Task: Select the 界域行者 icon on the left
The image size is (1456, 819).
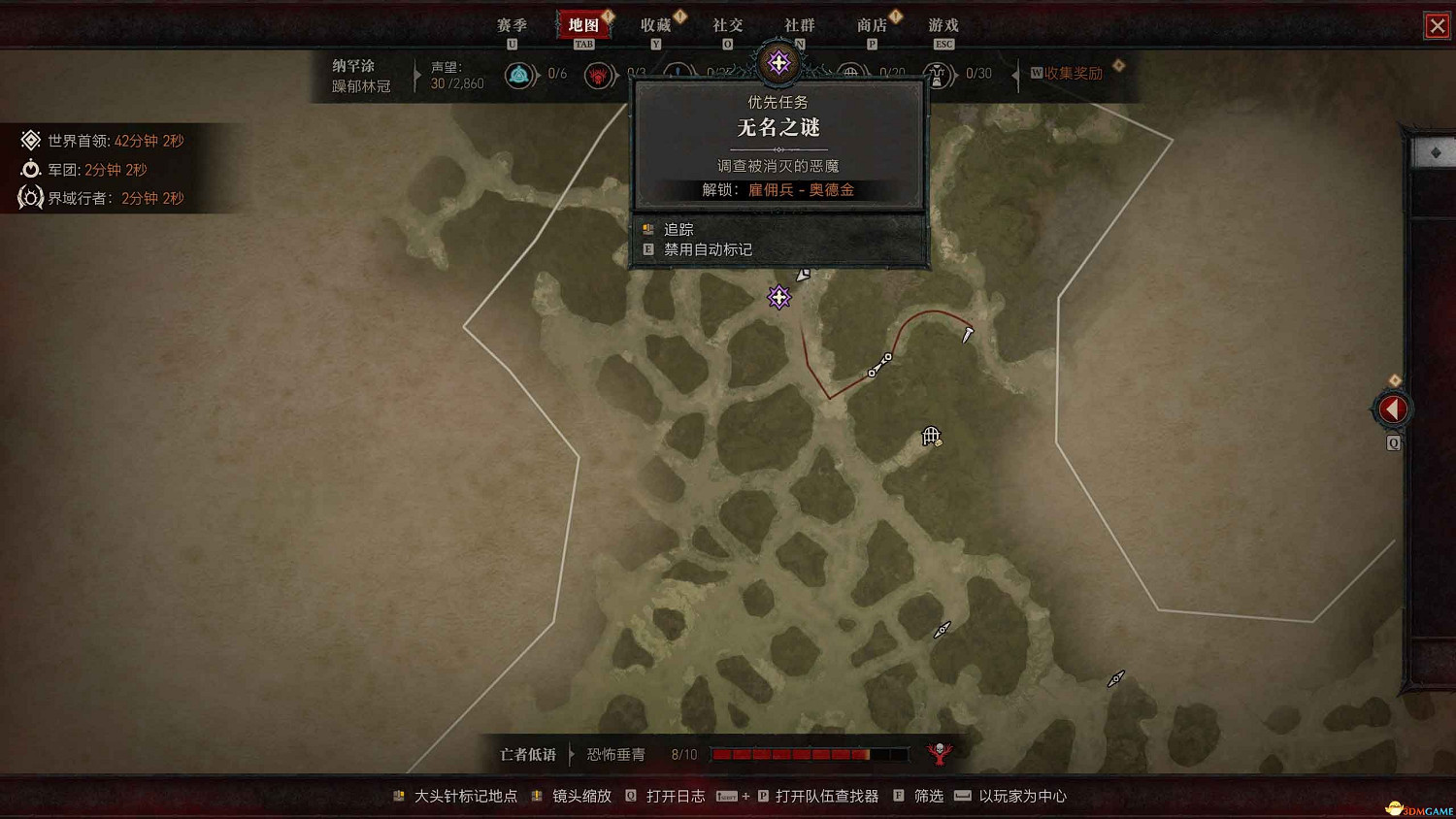Action: pos(30,197)
